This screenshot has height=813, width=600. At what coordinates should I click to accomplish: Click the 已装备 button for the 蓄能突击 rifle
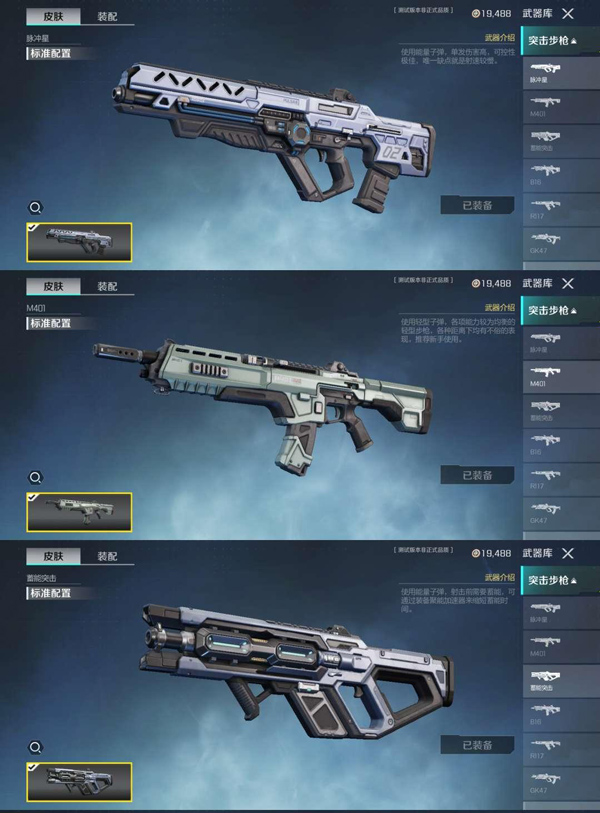point(477,745)
